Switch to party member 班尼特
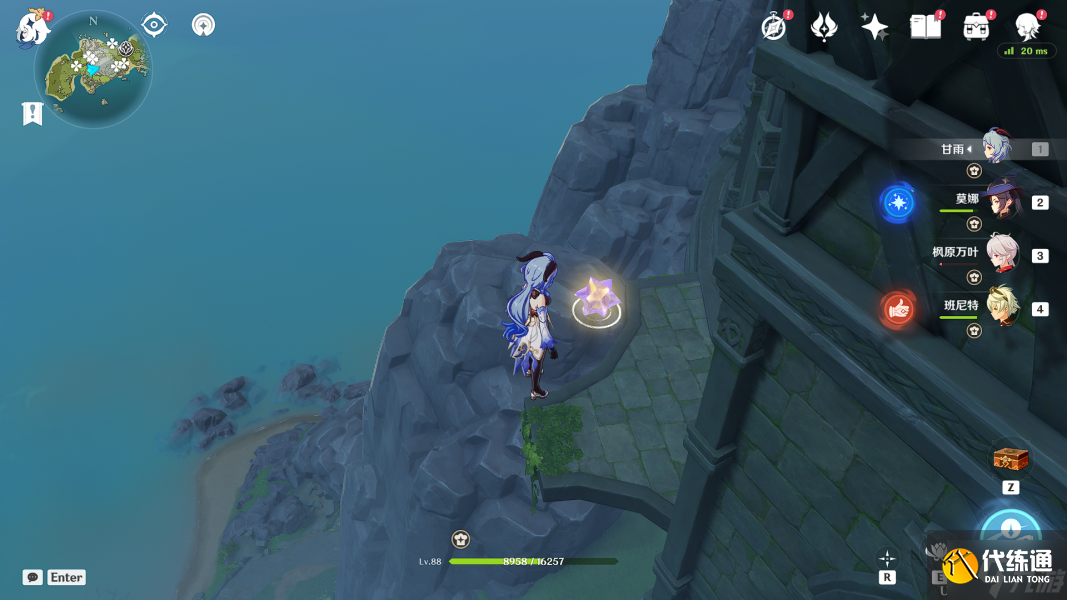Screen dimensions: 1067x600 coord(1001,307)
